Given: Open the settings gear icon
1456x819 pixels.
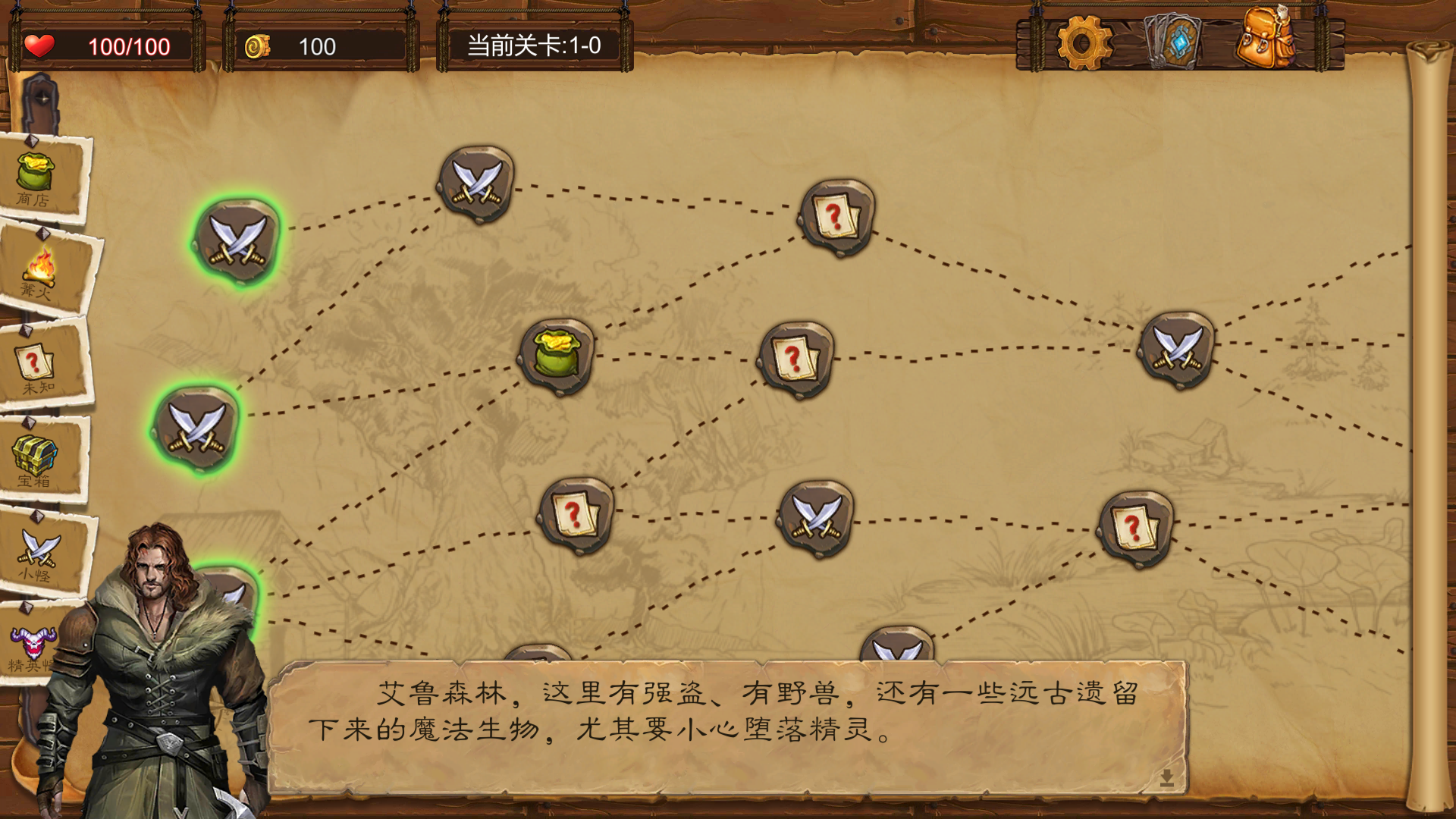Looking at the screenshot, I should click(x=1083, y=34).
